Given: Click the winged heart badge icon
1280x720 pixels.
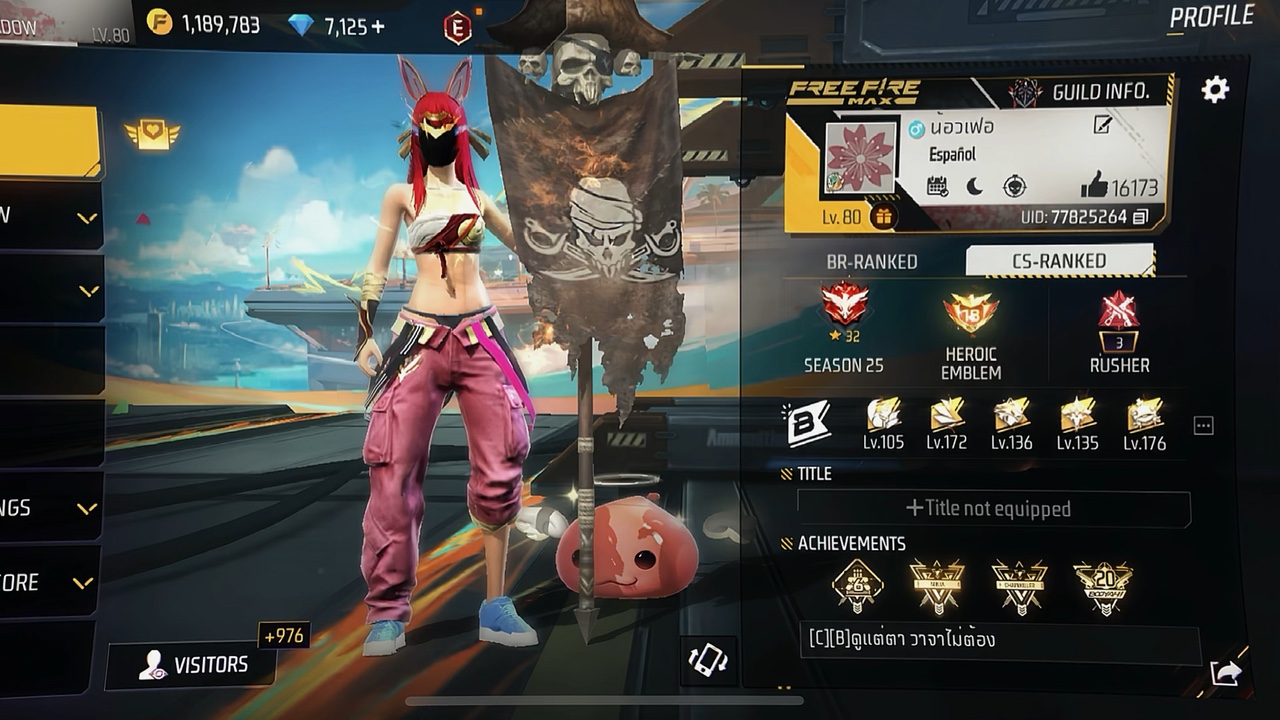Looking at the screenshot, I should coord(152,134).
